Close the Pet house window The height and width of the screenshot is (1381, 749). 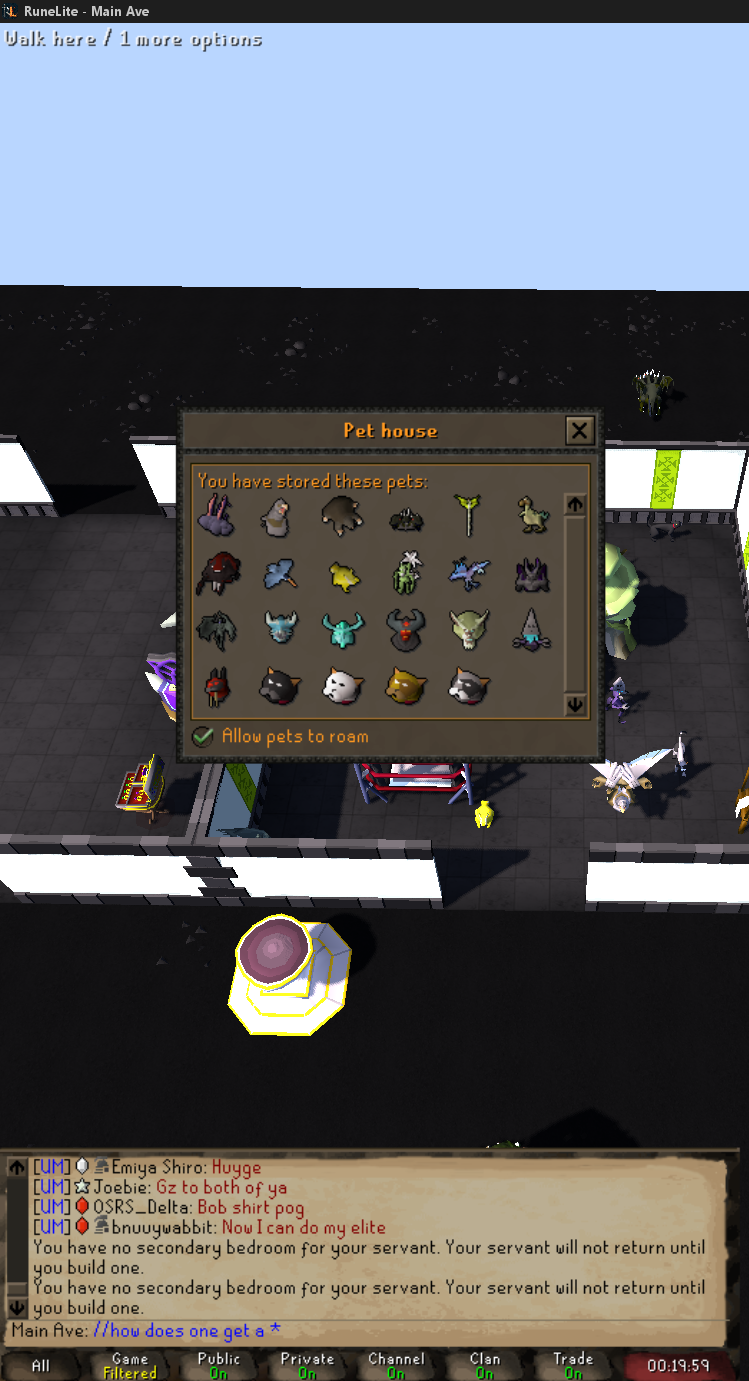point(579,431)
